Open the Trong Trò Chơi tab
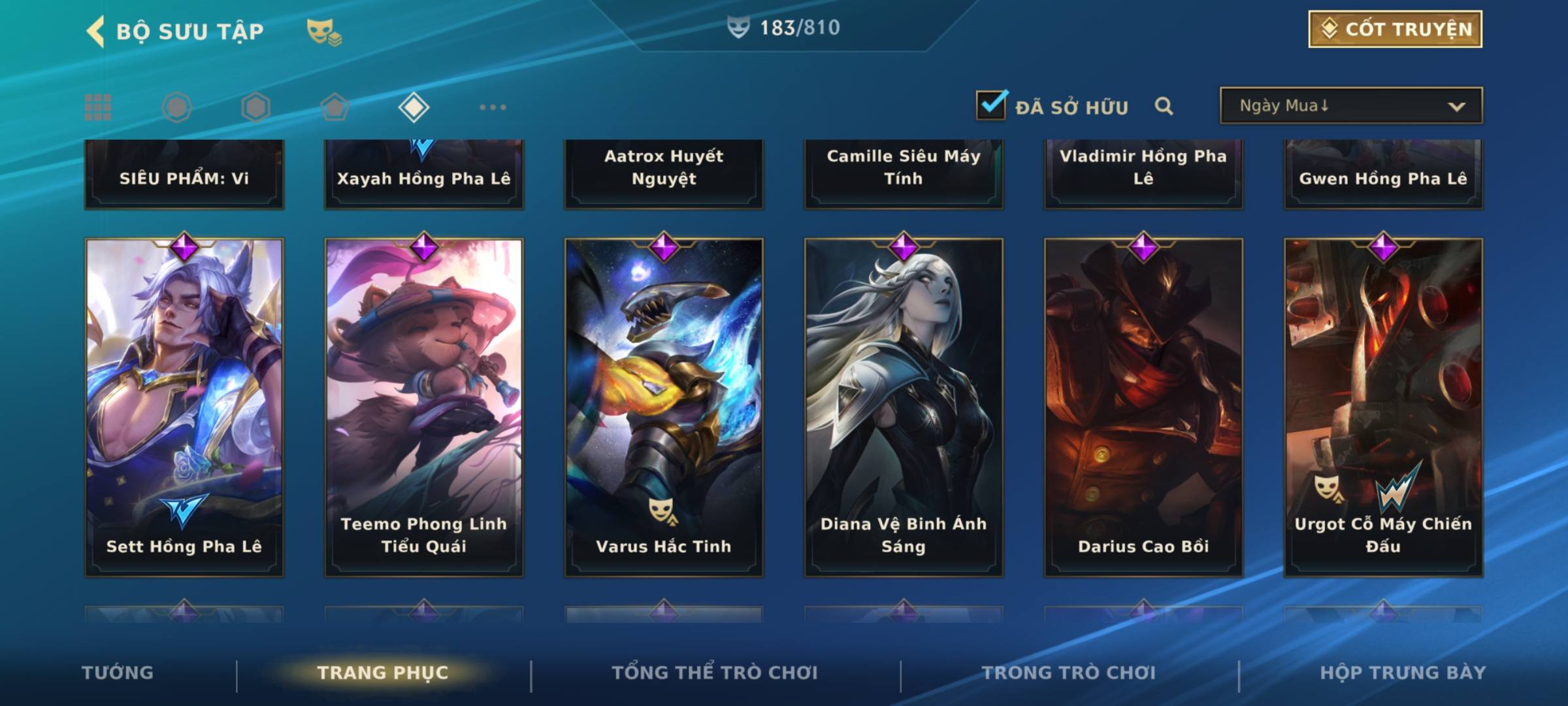The width and height of the screenshot is (1568, 706). (x=1069, y=673)
